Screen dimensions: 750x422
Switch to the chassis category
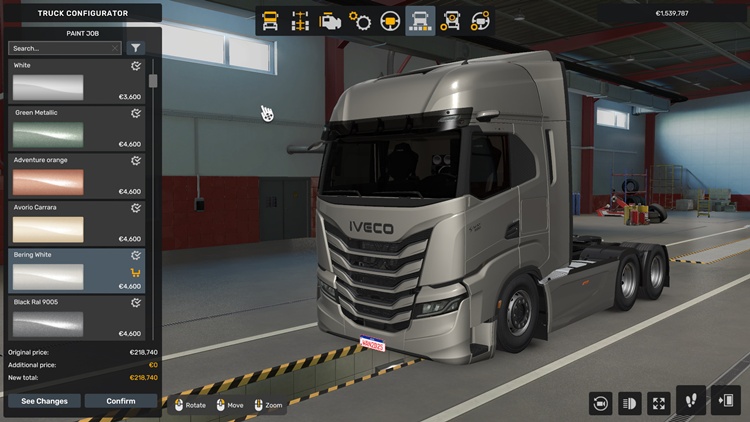click(x=299, y=21)
